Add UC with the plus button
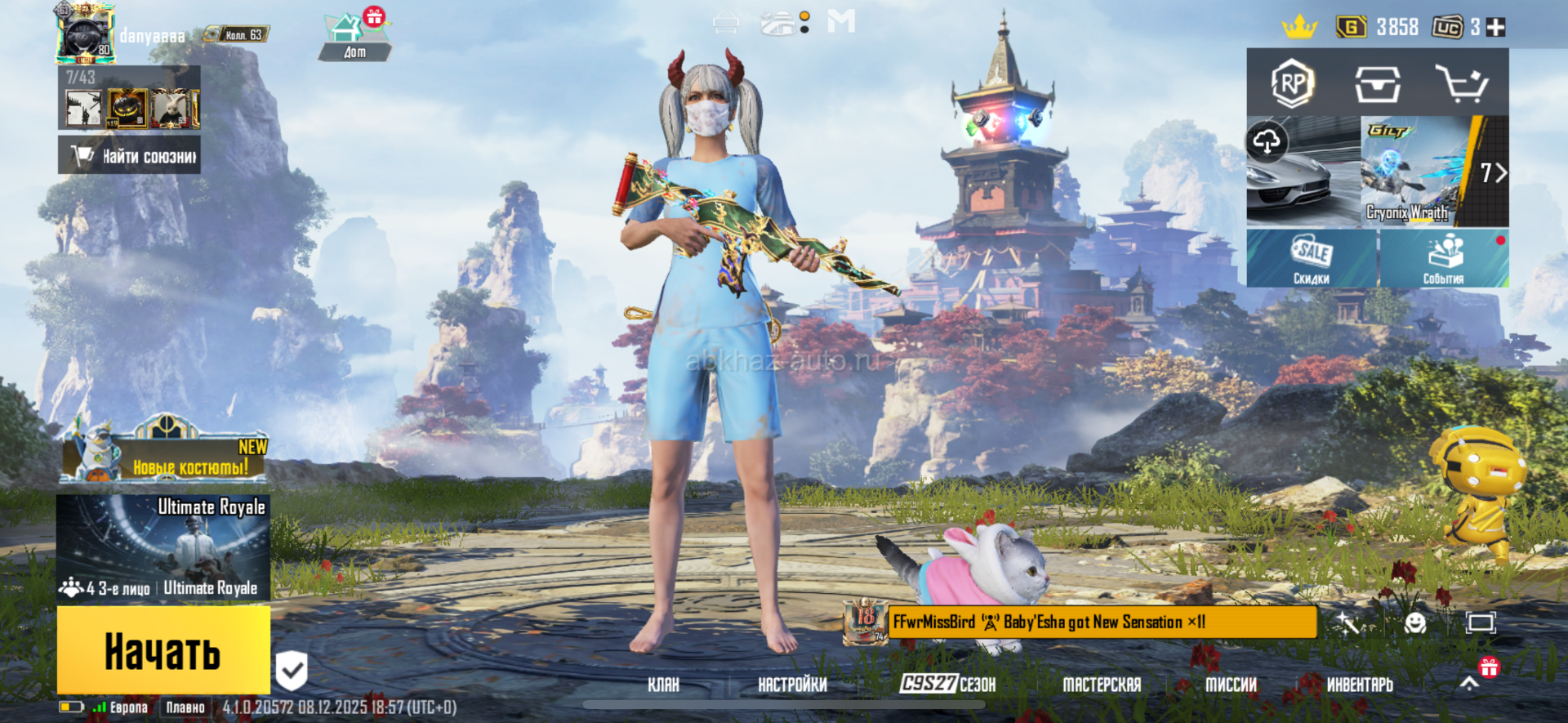 [x=1496, y=28]
